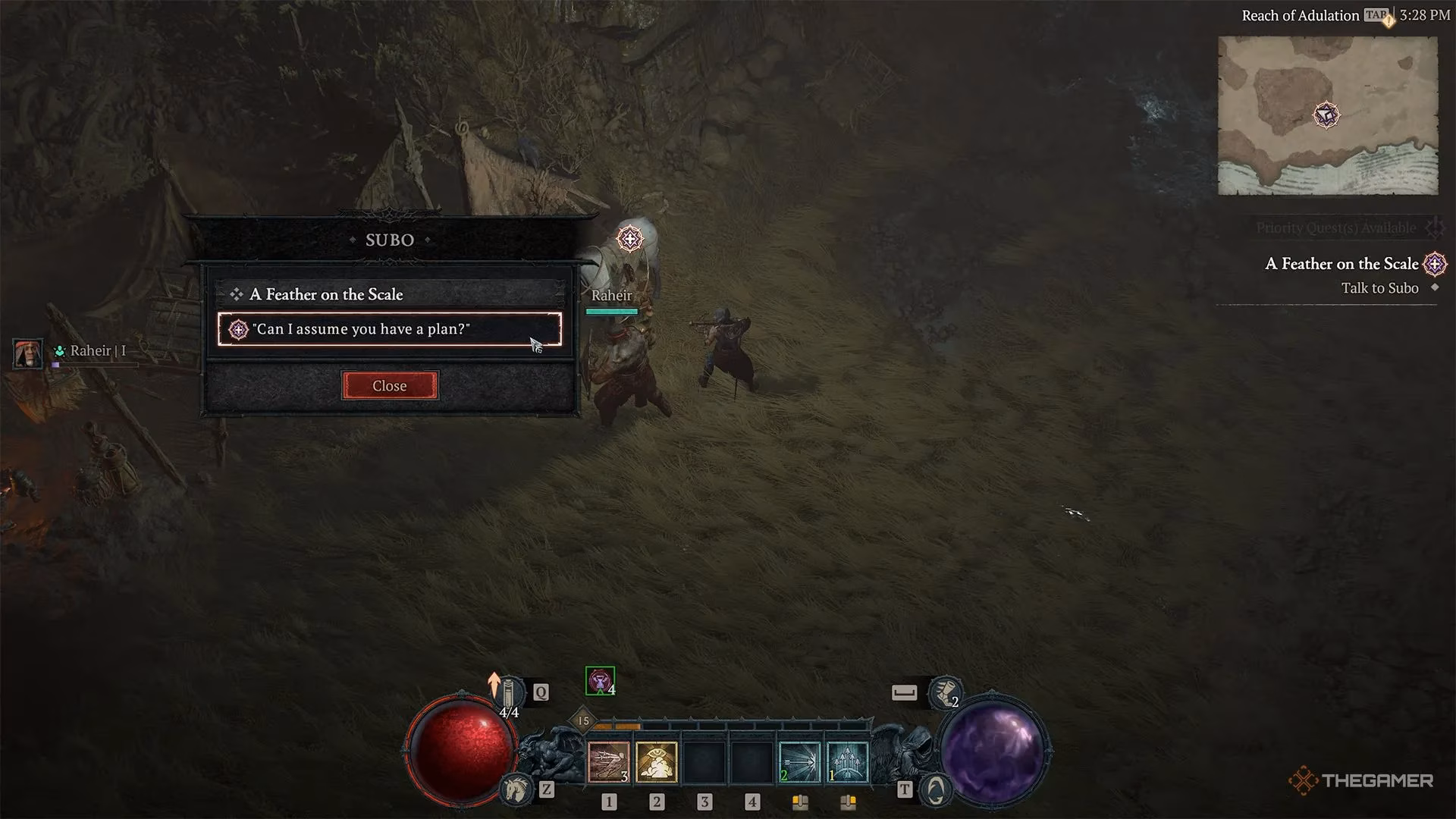This screenshot has height=819, width=1456.
Task: Activate the skill in hotbar slot 1
Action: click(x=608, y=764)
